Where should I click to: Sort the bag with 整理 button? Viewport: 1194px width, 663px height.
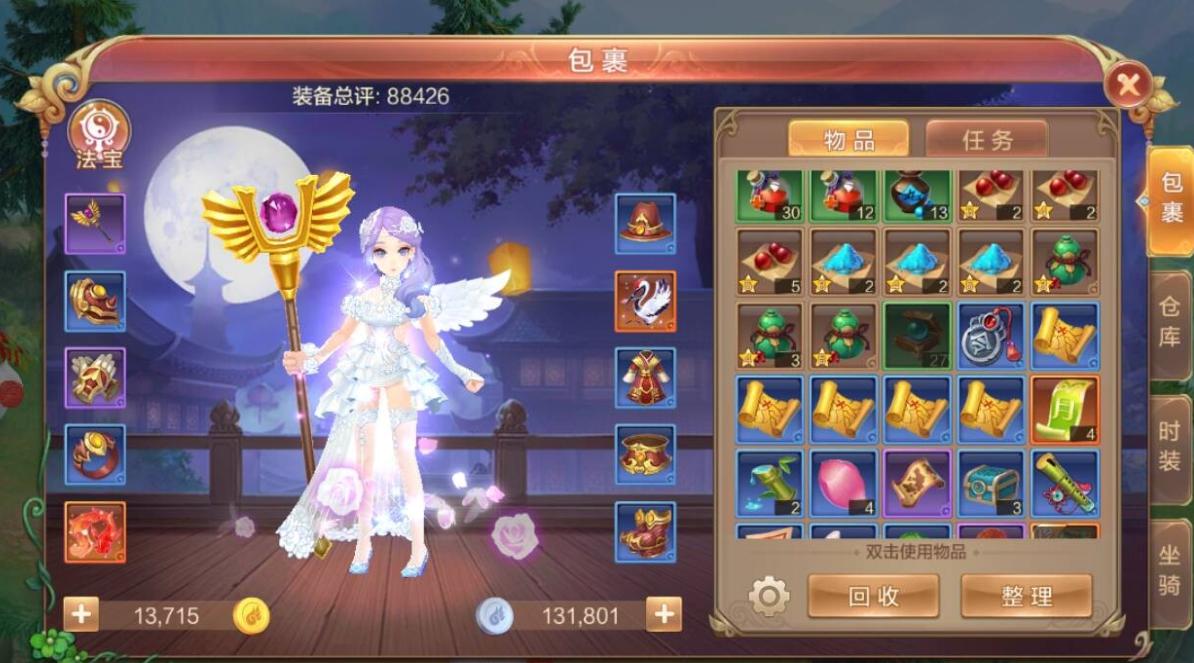pyautogui.click(x=1026, y=596)
